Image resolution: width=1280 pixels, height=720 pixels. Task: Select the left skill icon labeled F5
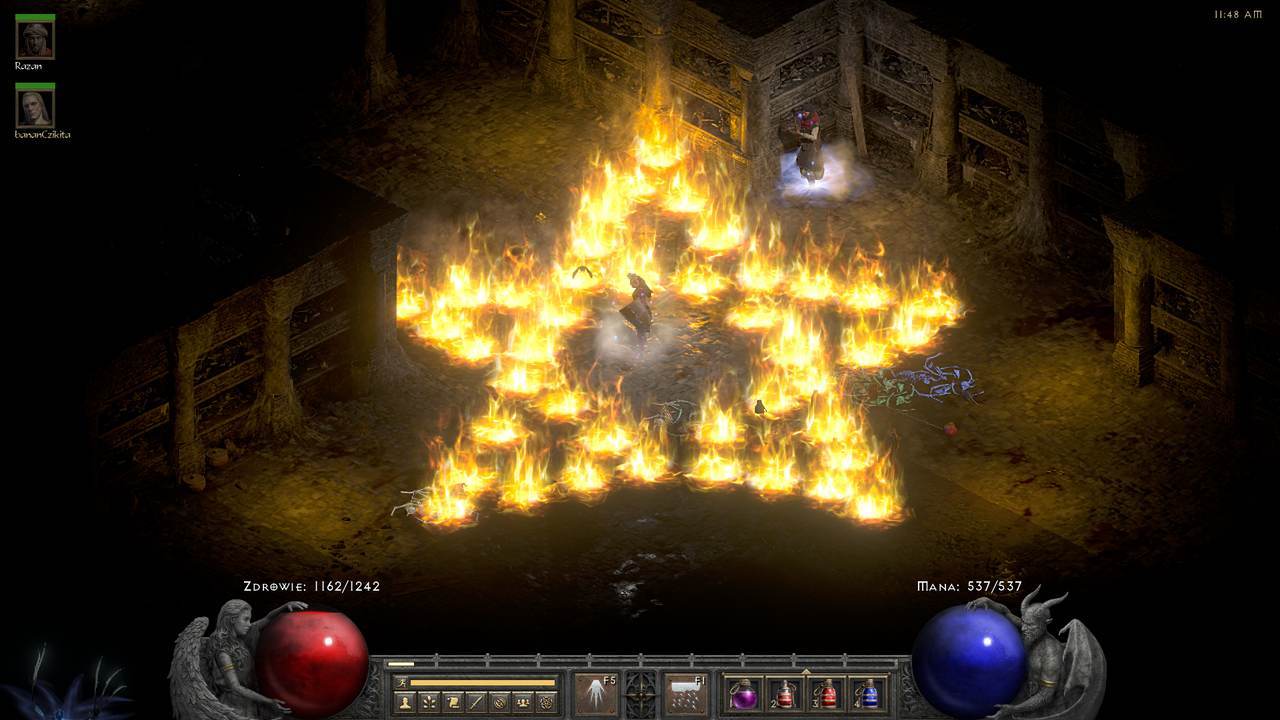tap(595, 694)
